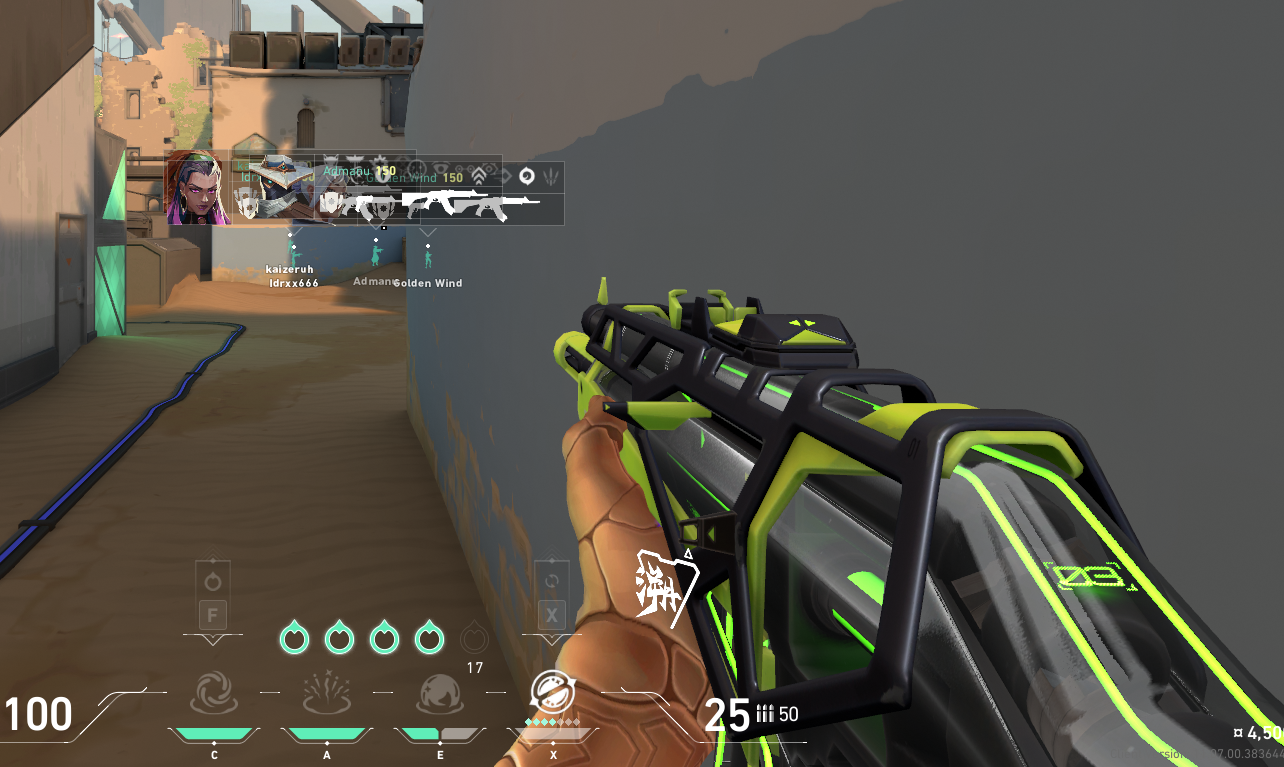Activate the Nova Pulse burst ability

point(326,693)
